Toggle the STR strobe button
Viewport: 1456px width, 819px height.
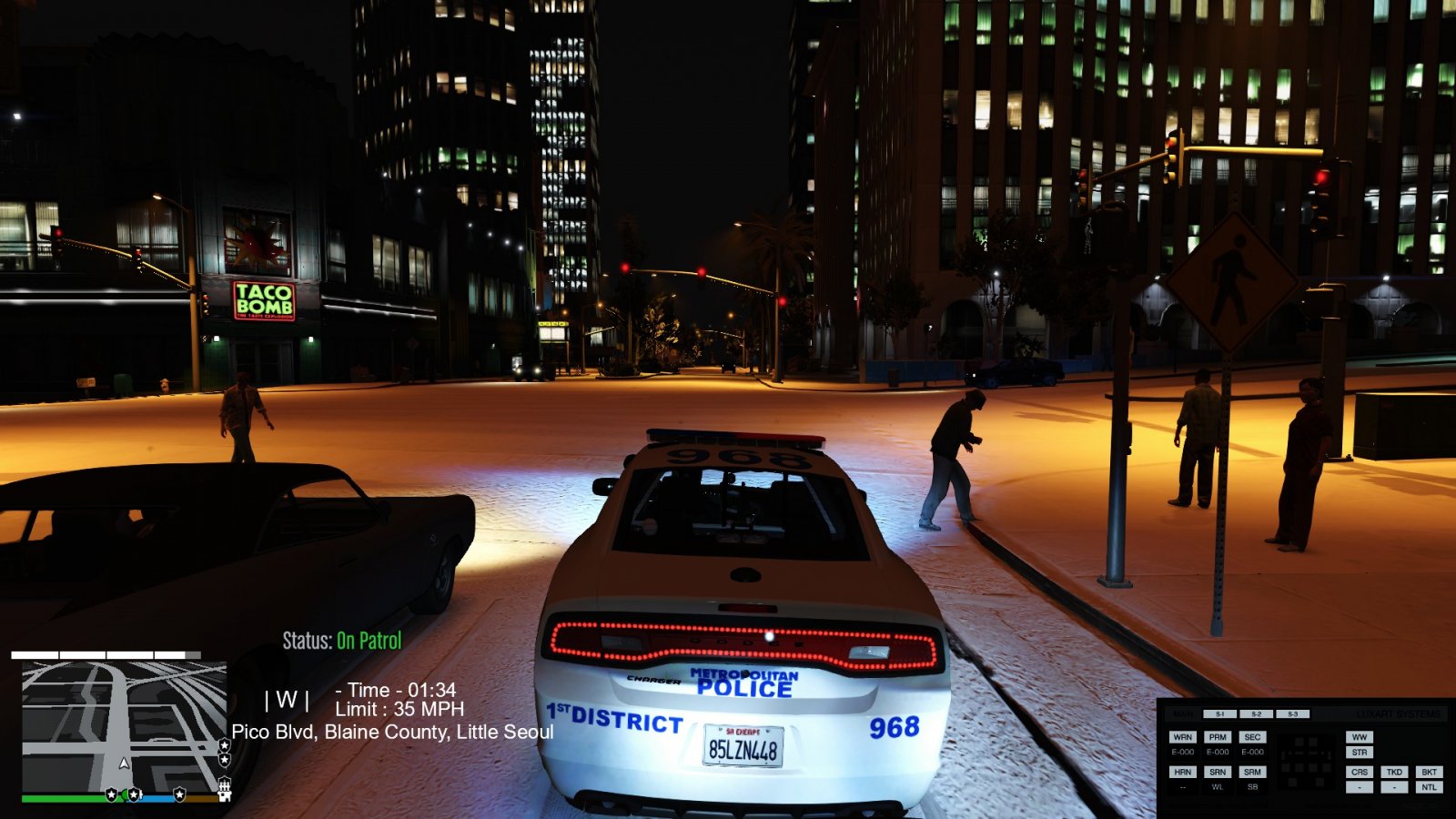click(x=1360, y=753)
